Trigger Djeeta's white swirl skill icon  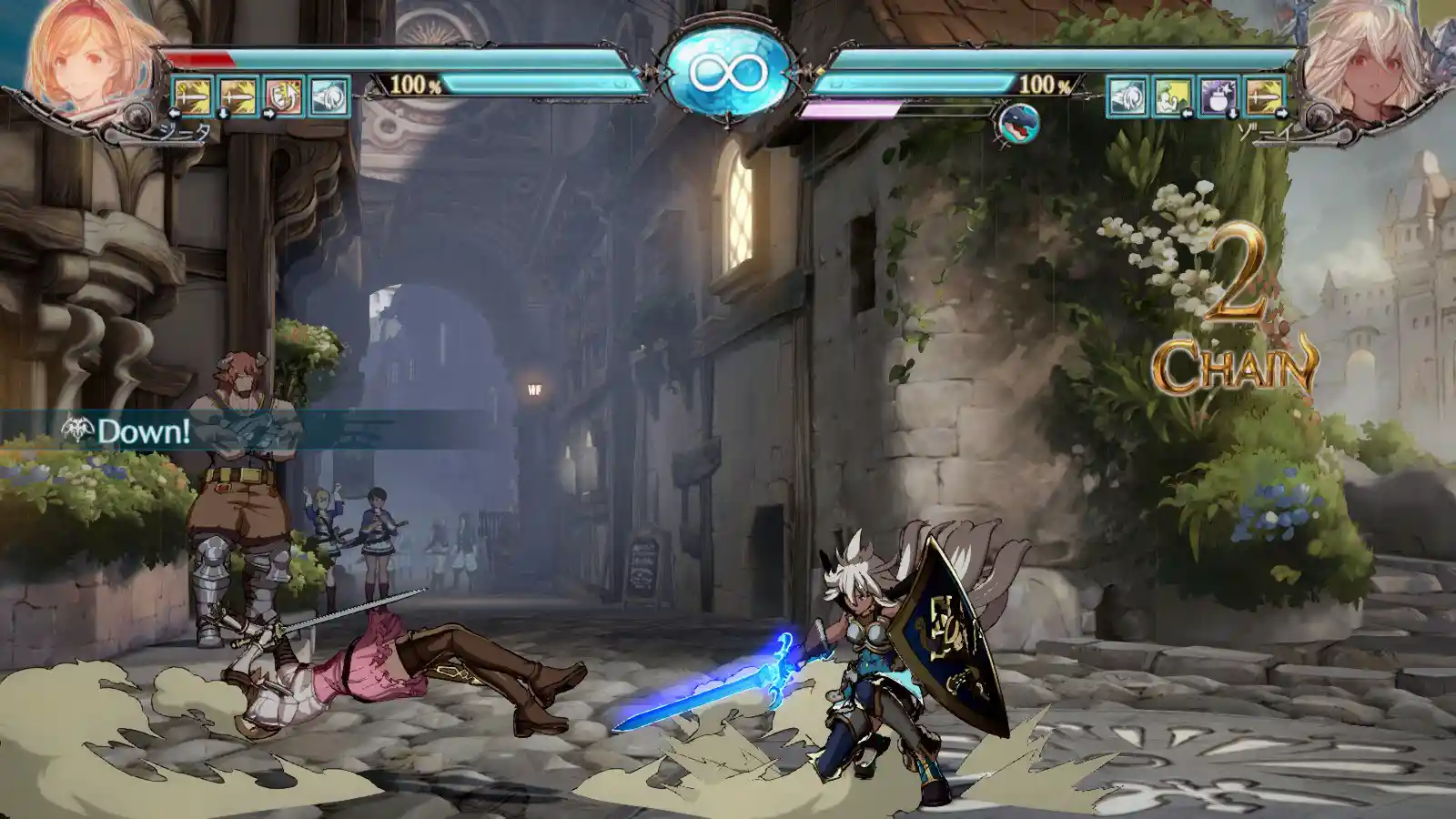pyautogui.click(x=329, y=96)
